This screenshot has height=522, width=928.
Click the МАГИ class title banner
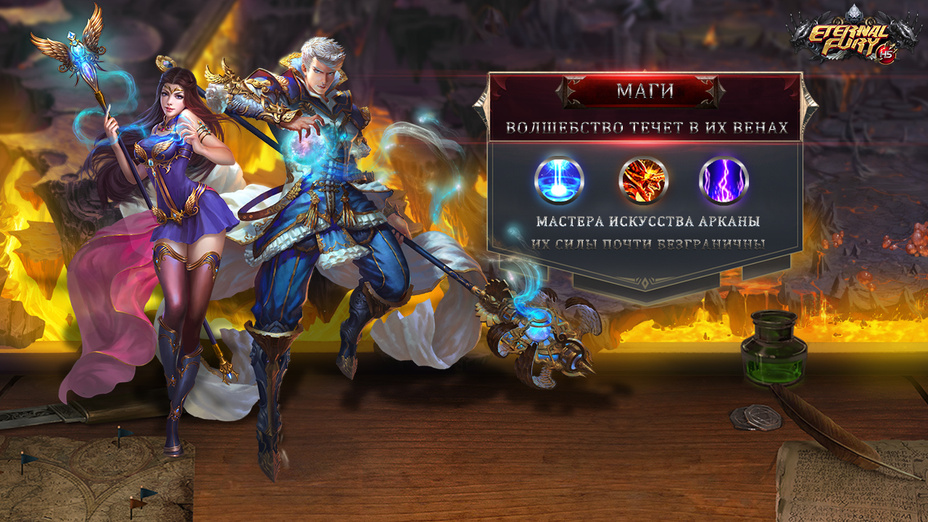[643, 92]
